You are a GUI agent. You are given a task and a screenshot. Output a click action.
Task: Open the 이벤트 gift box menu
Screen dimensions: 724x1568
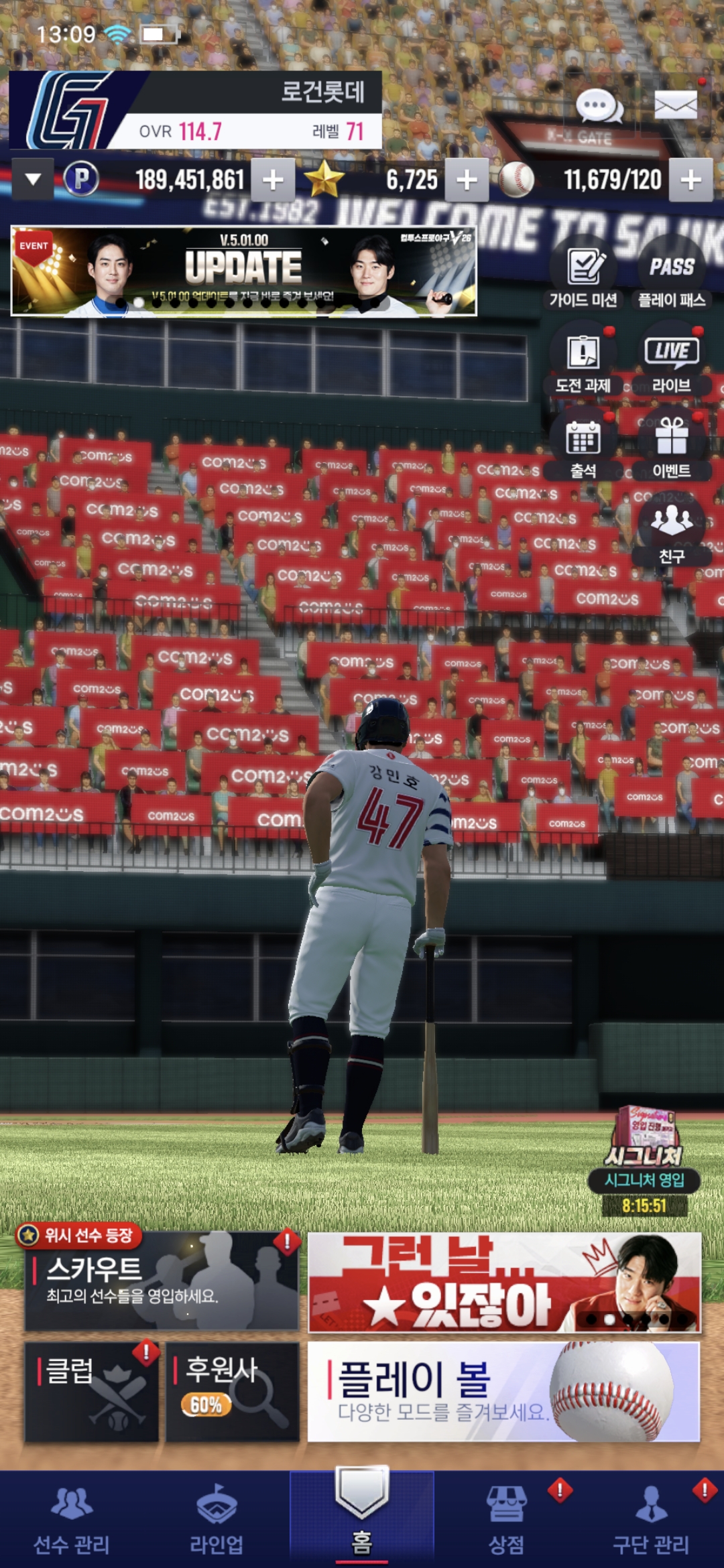pyautogui.click(x=672, y=448)
